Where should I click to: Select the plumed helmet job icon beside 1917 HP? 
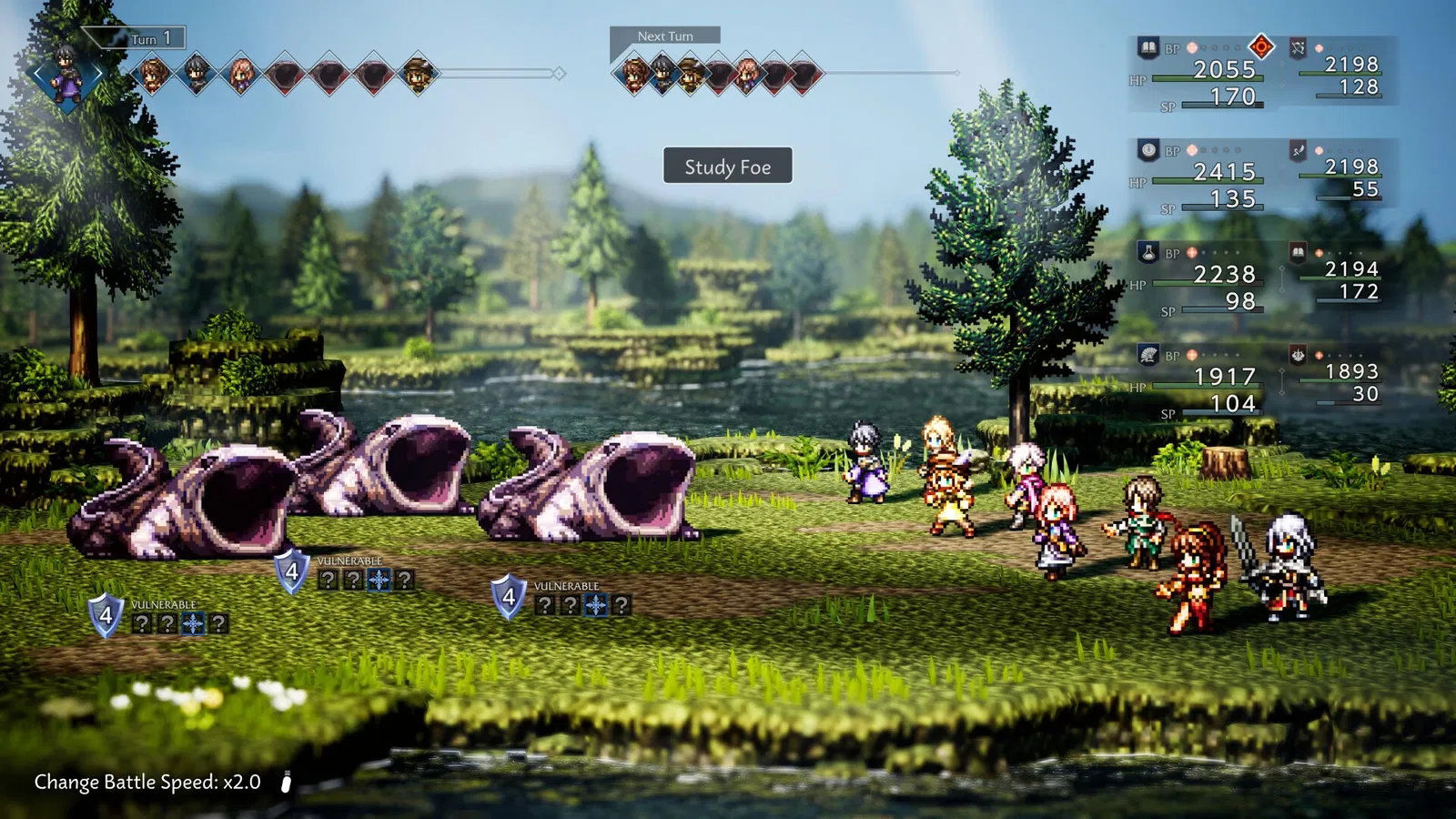point(1148,355)
